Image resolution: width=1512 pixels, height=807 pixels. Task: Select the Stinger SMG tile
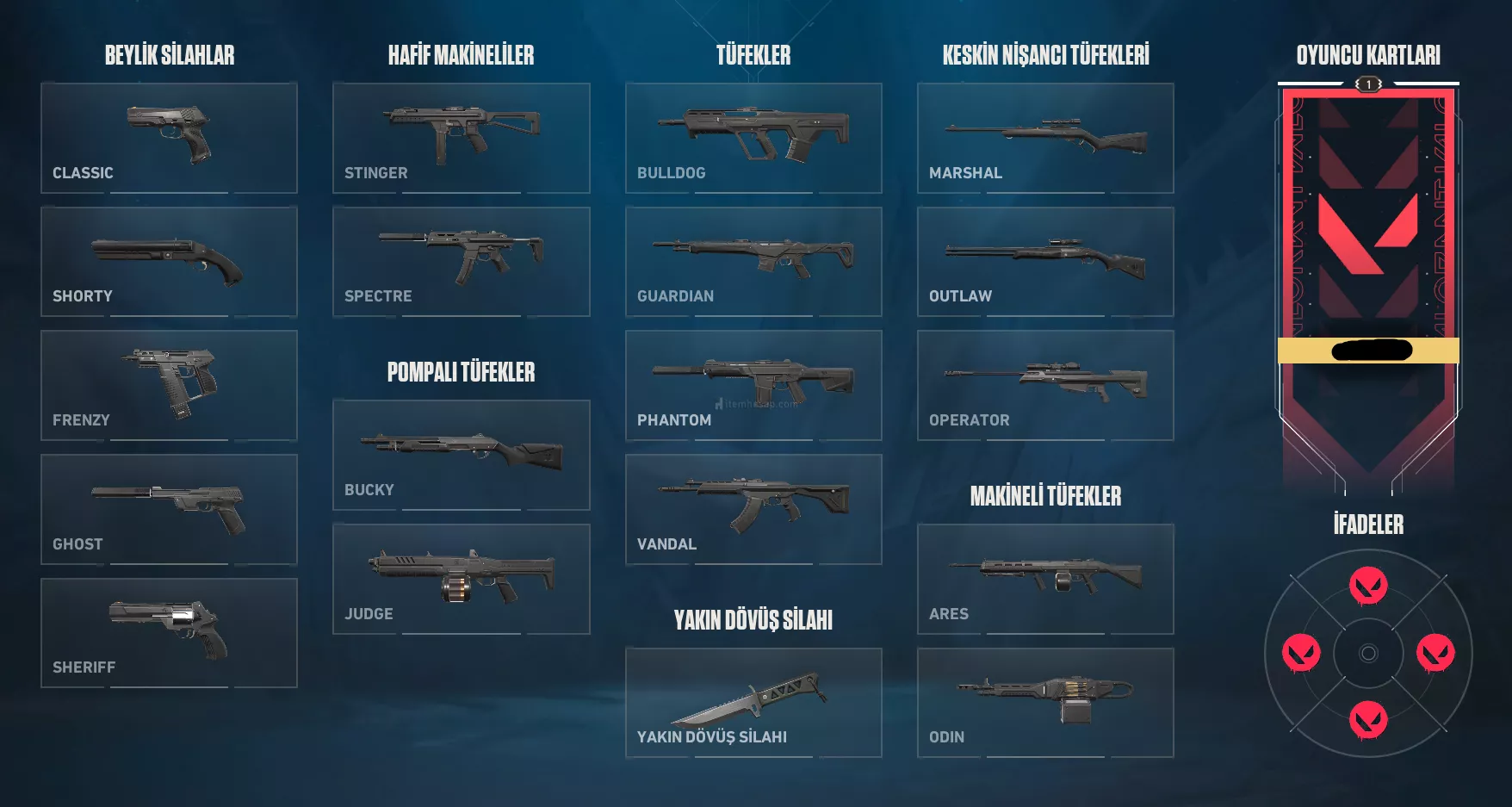click(x=461, y=138)
